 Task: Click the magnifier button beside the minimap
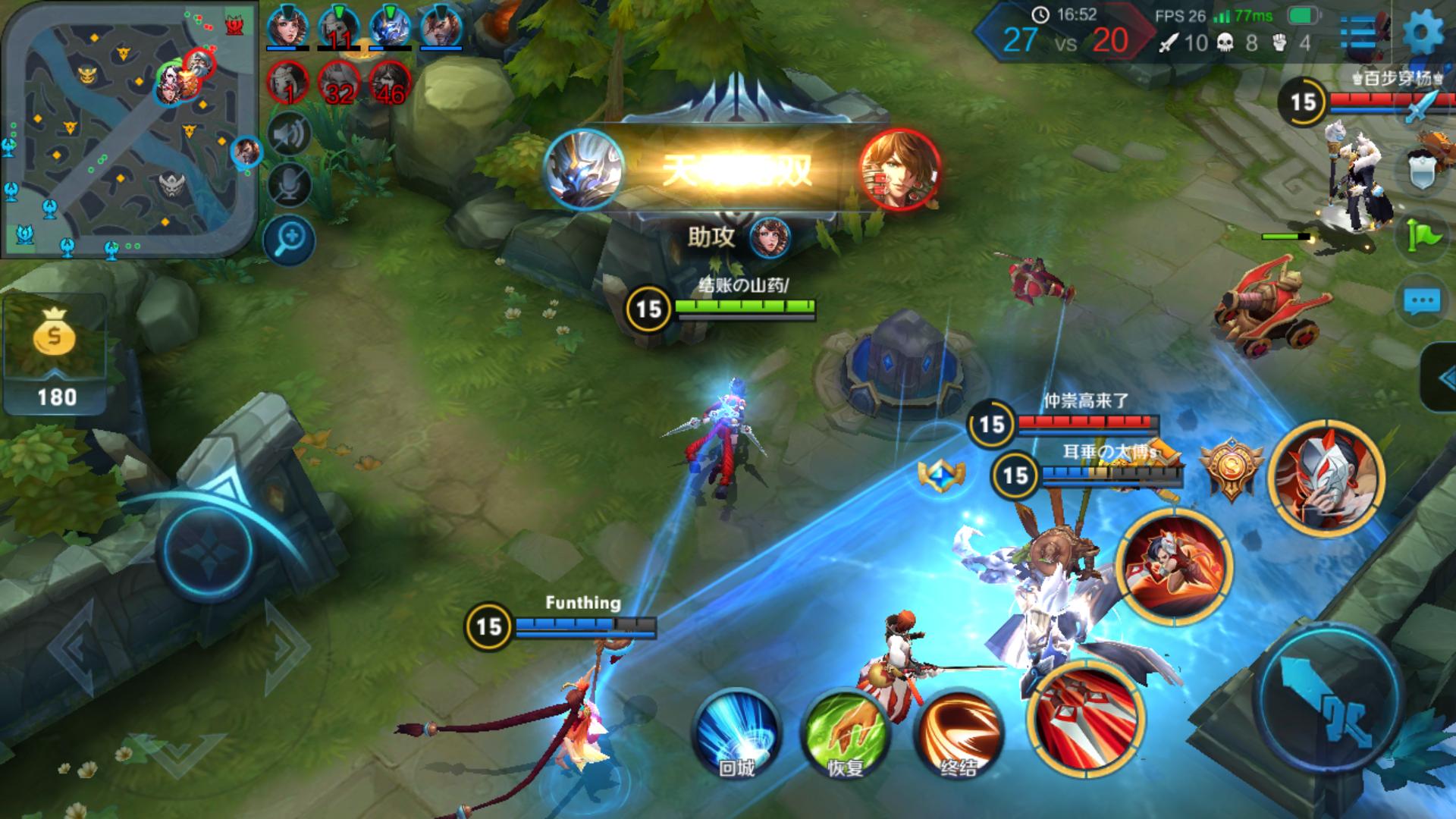point(290,240)
